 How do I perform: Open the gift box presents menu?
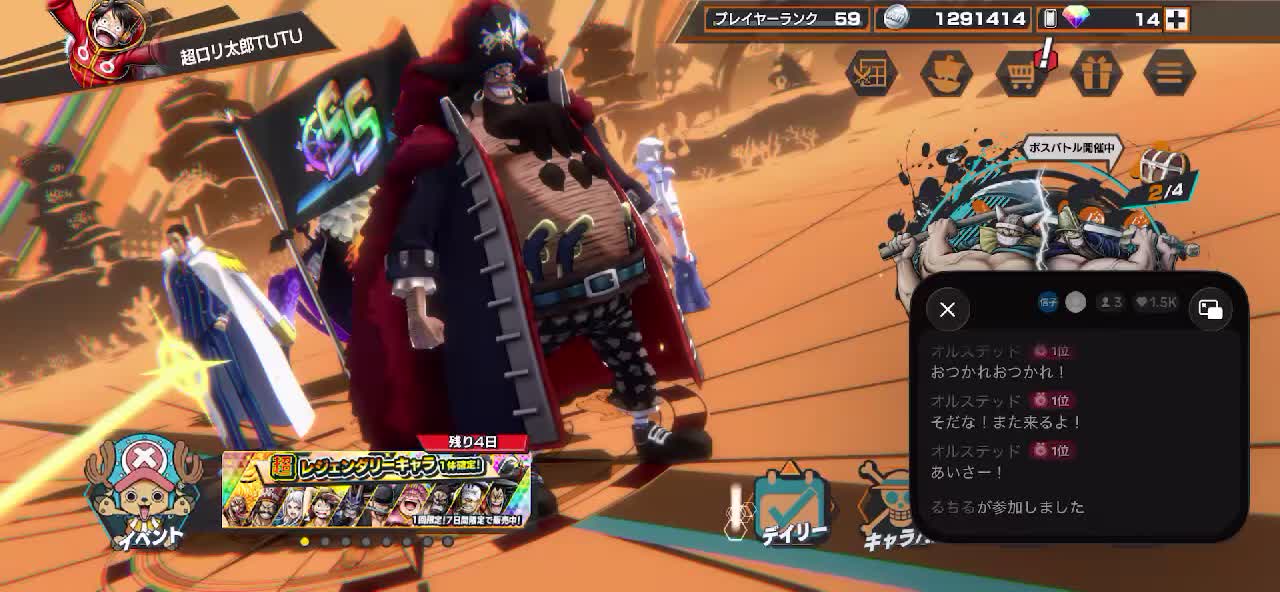(x=1096, y=73)
